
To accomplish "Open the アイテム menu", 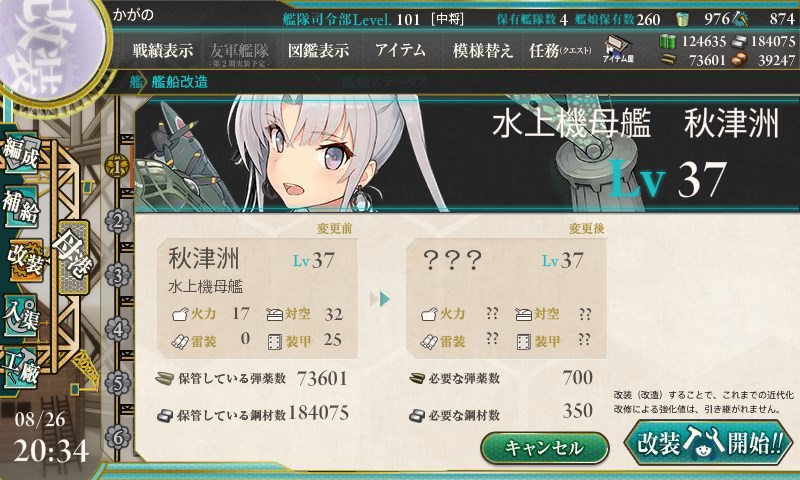I will tap(400, 50).
